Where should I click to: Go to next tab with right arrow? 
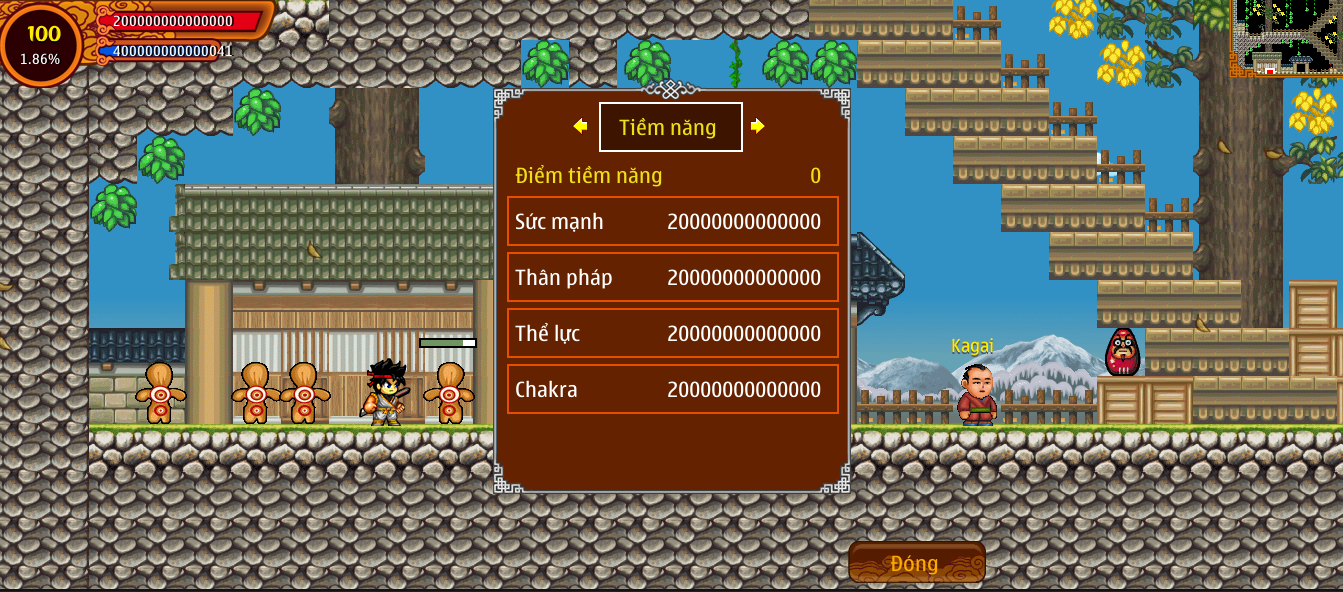pyautogui.click(x=758, y=126)
